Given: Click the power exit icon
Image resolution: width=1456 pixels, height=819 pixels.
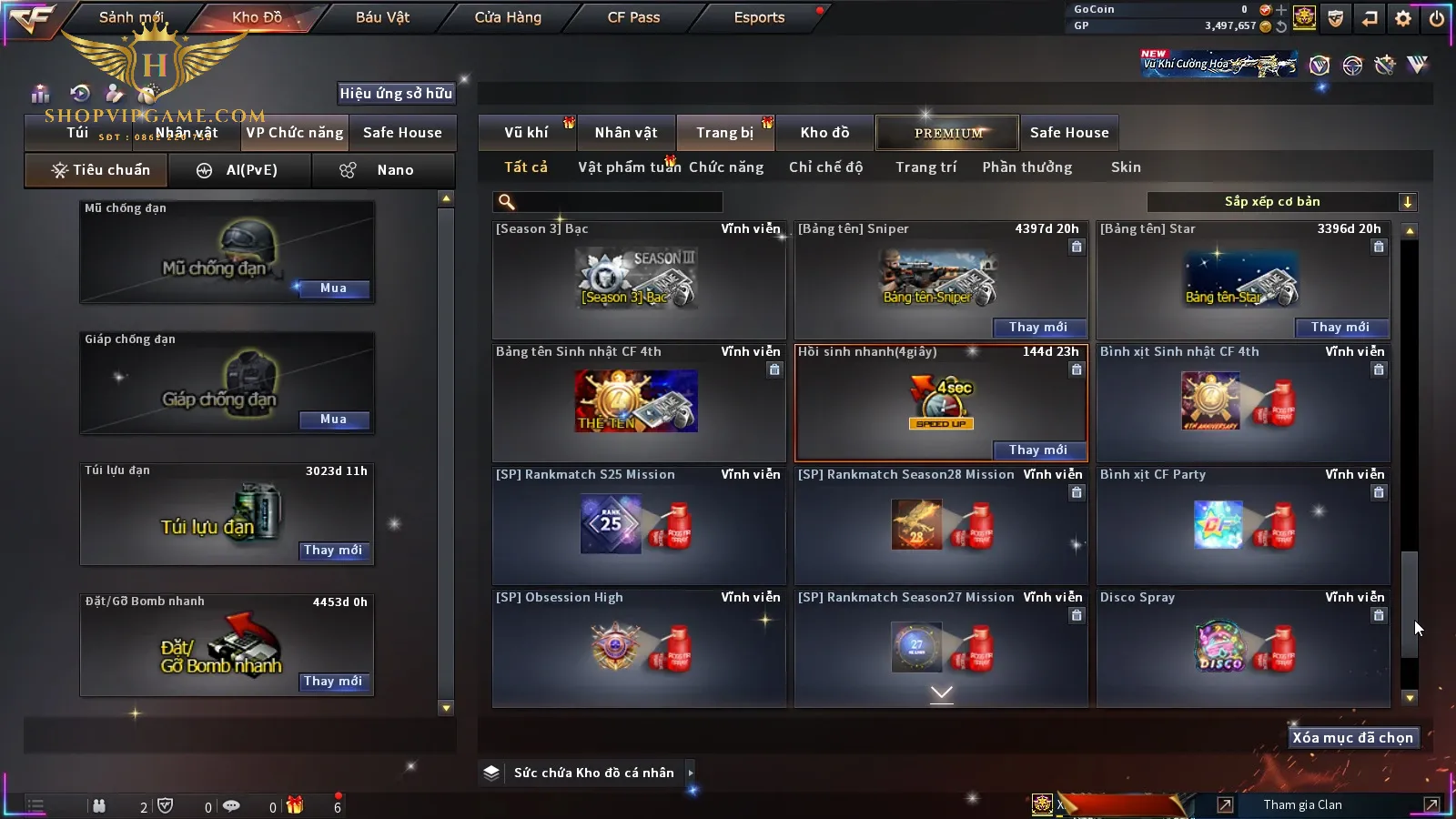Looking at the screenshot, I should pyautogui.click(x=1436, y=18).
